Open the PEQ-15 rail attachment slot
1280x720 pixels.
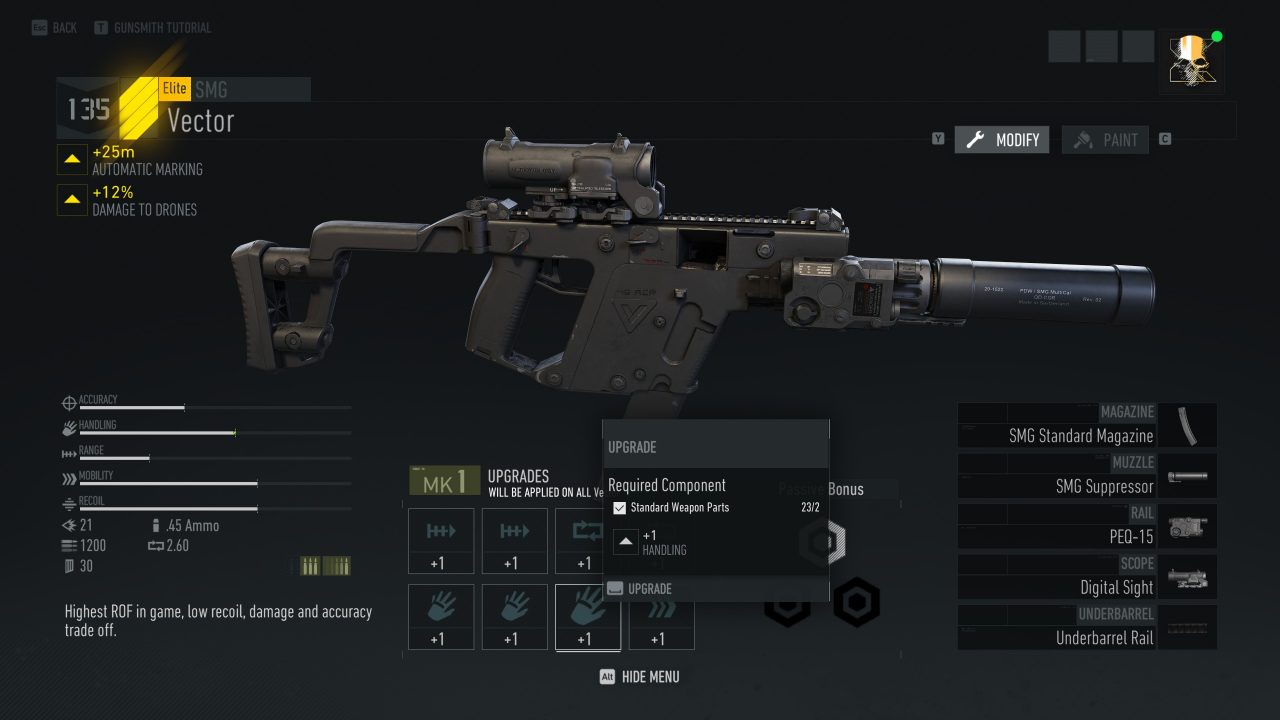[x=1087, y=526]
